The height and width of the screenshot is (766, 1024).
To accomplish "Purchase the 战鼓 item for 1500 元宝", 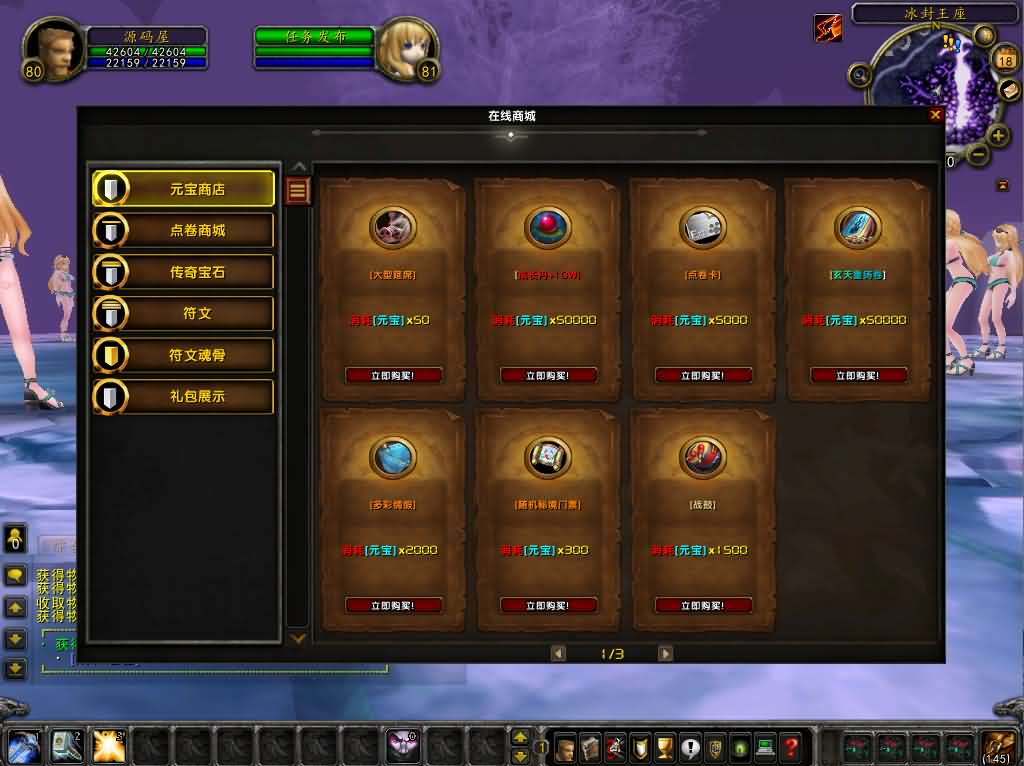I will (x=702, y=605).
